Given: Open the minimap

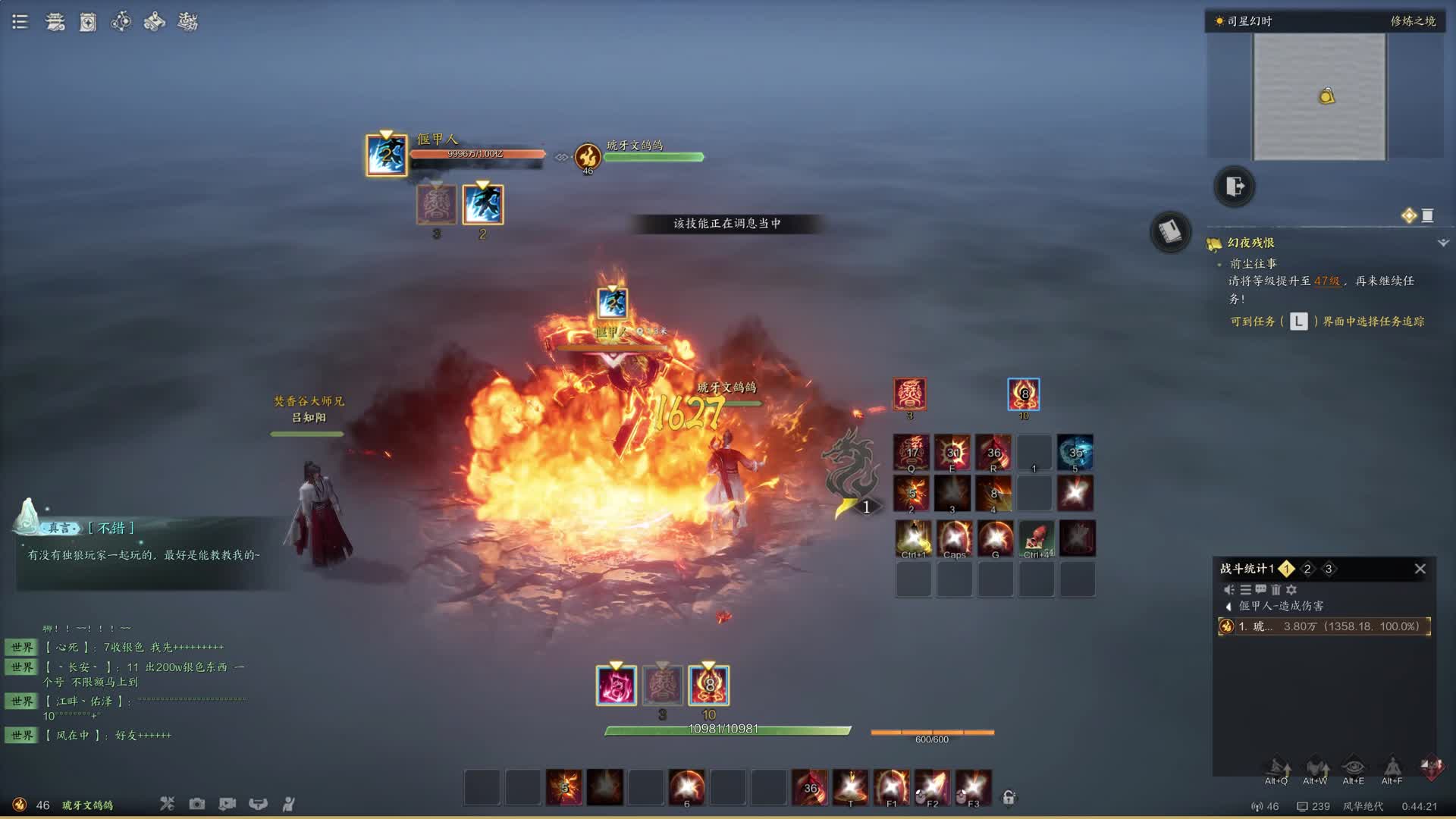Looking at the screenshot, I should [1319, 96].
